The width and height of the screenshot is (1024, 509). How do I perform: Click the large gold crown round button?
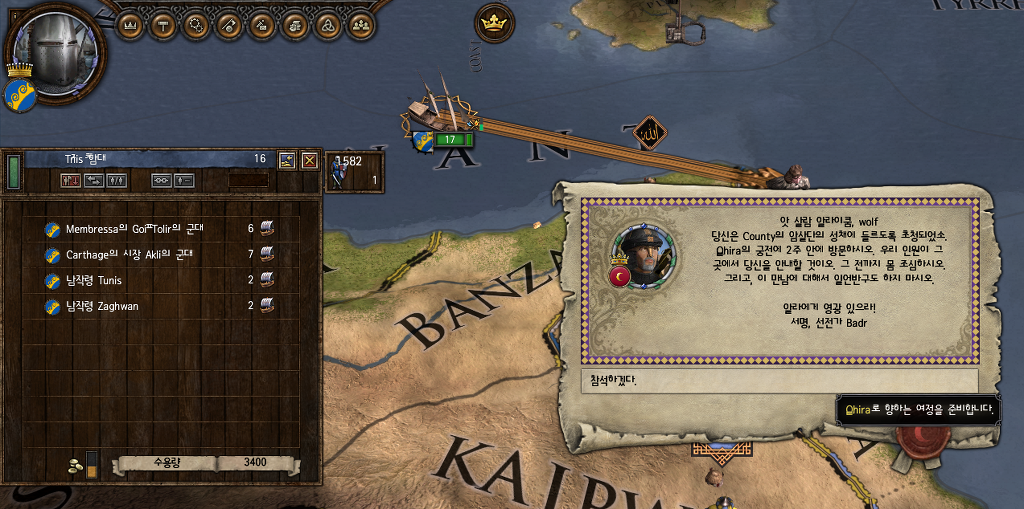(493, 23)
